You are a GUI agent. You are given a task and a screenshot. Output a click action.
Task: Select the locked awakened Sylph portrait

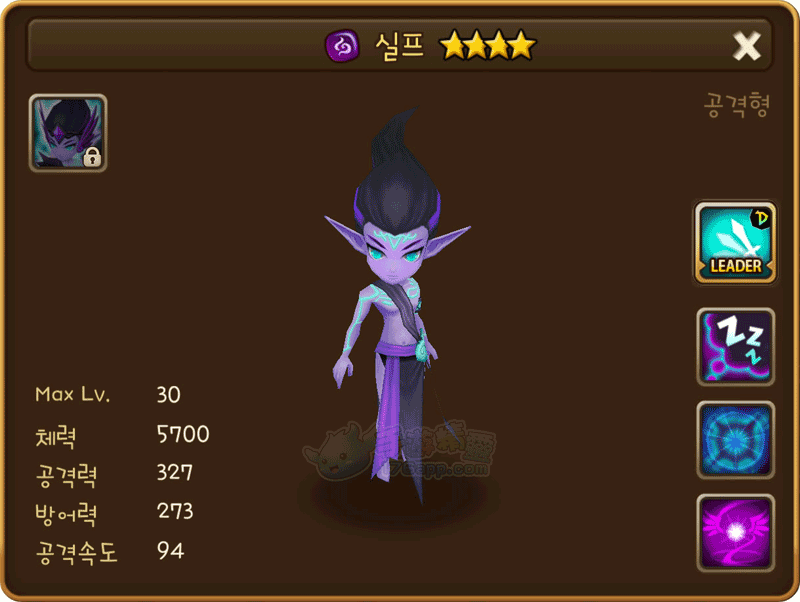[x=68, y=133]
